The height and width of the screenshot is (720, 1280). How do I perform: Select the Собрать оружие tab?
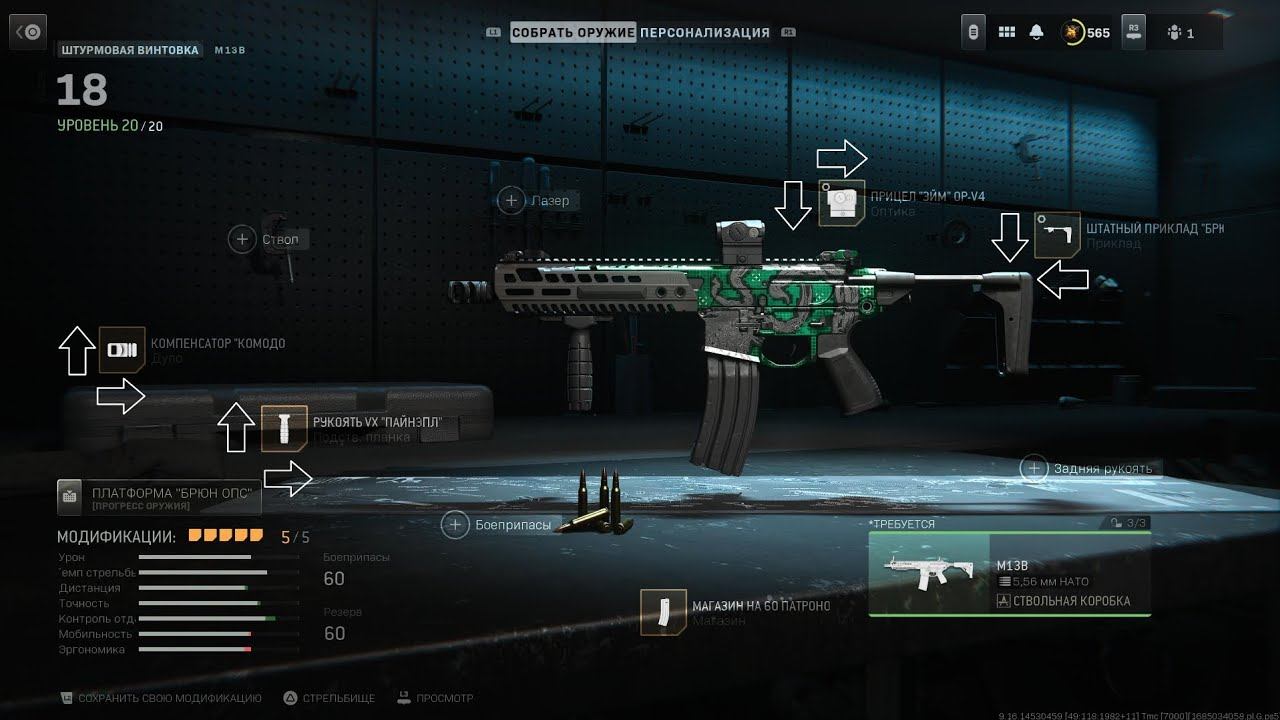(573, 32)
